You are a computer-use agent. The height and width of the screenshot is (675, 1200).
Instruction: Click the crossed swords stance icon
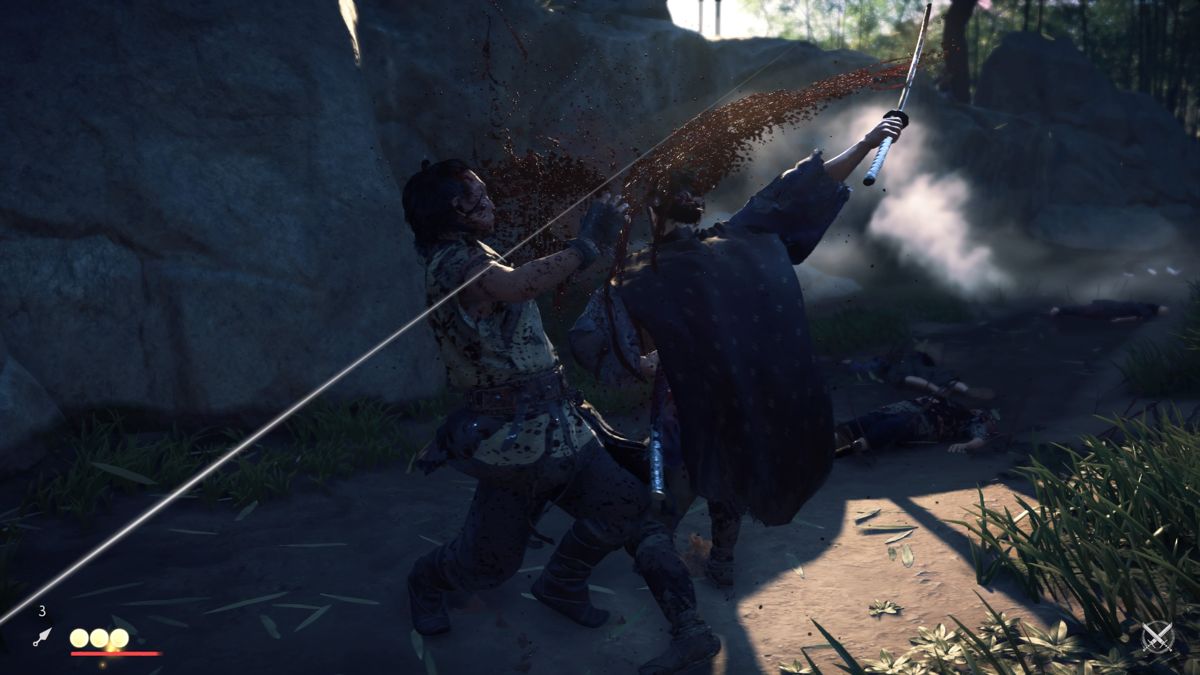pos(1158,637)
